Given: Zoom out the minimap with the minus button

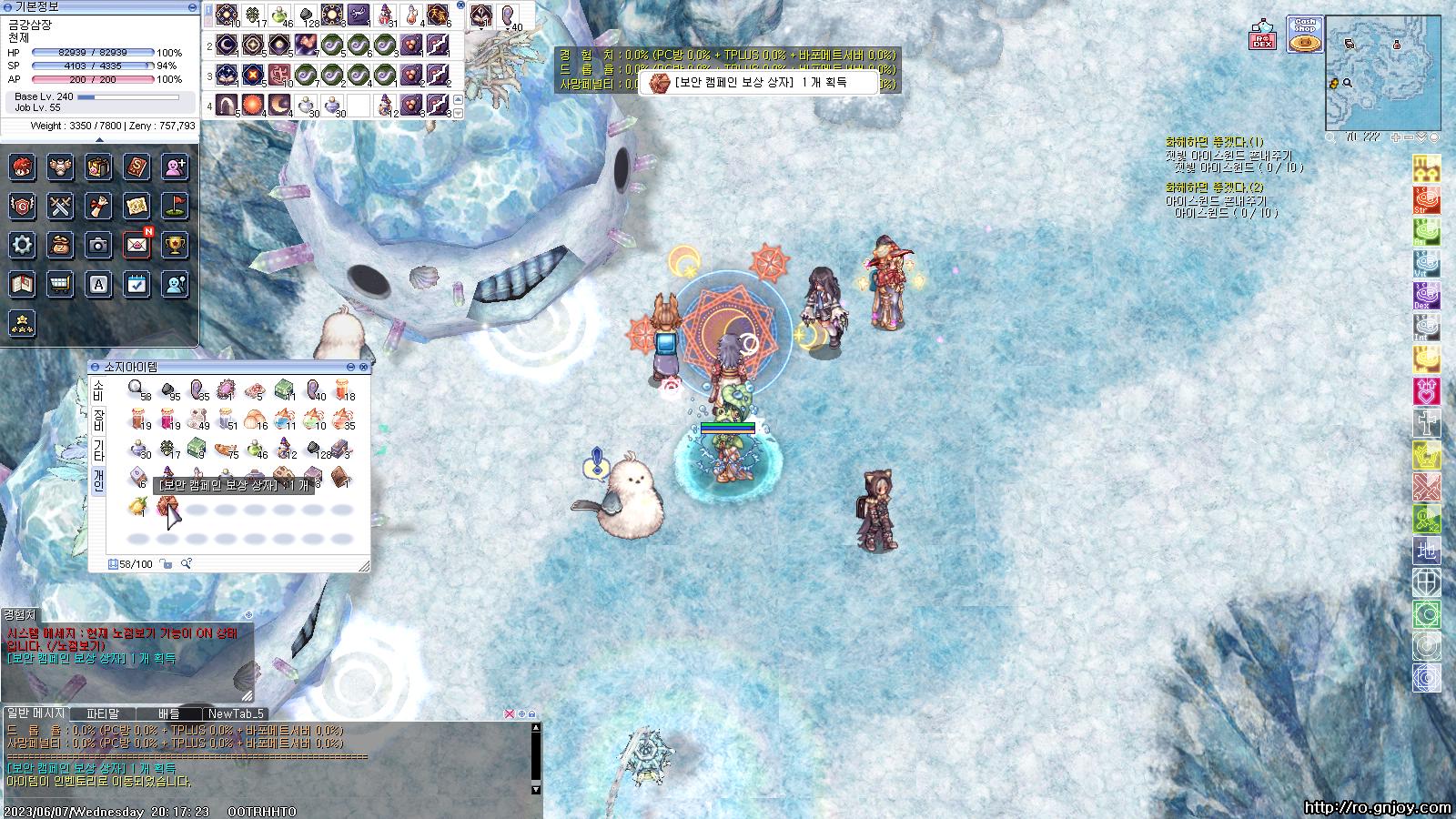Looking at the screenshot, I should click(x=1409, y=137).
